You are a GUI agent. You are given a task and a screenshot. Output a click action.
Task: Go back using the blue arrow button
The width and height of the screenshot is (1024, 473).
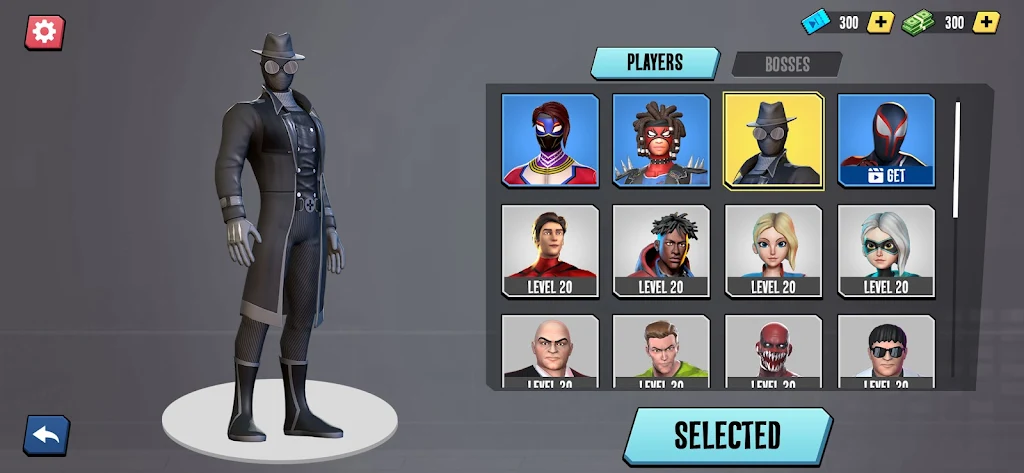coord(46,434)
